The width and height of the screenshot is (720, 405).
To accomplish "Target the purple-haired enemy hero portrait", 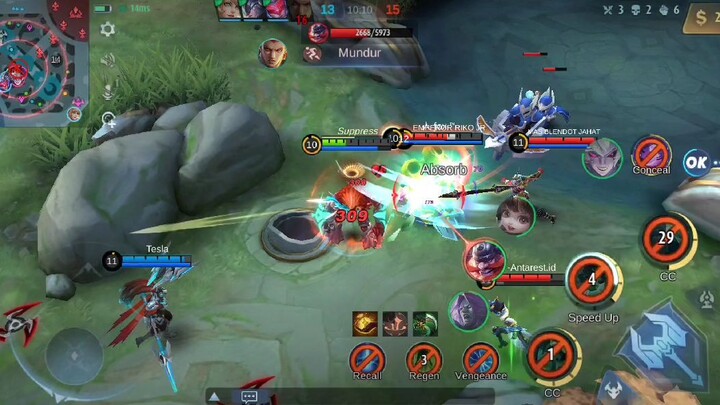I will [x=602, y=158].
